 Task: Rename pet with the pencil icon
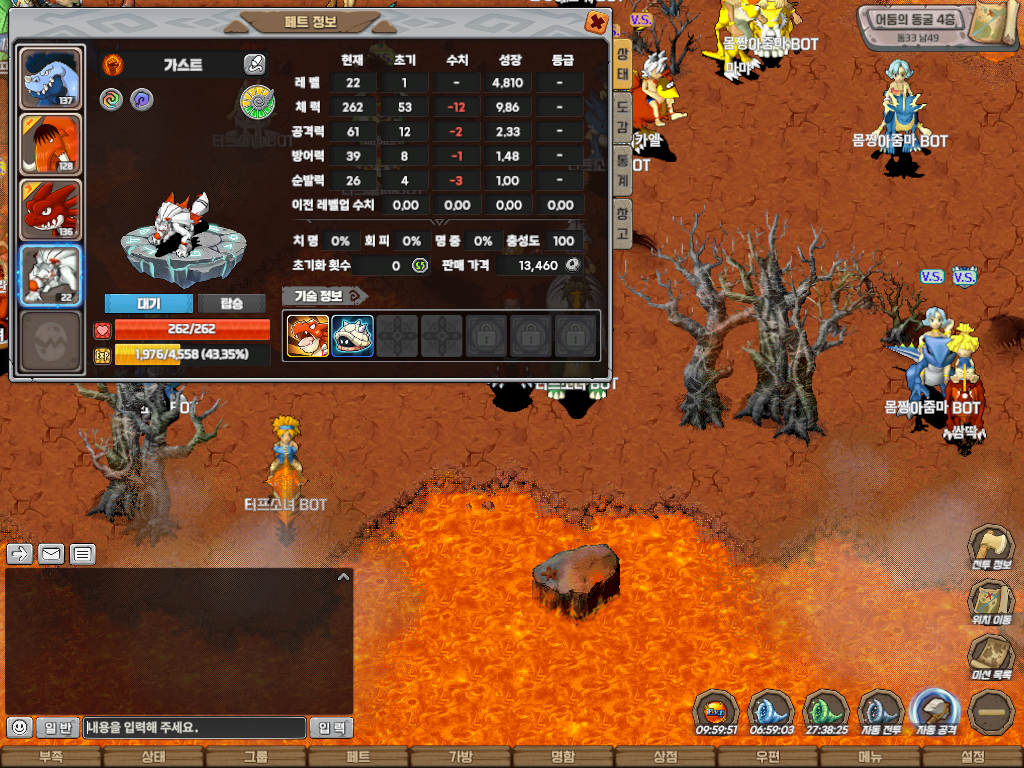pyautogui.click(x=254, y=65)
